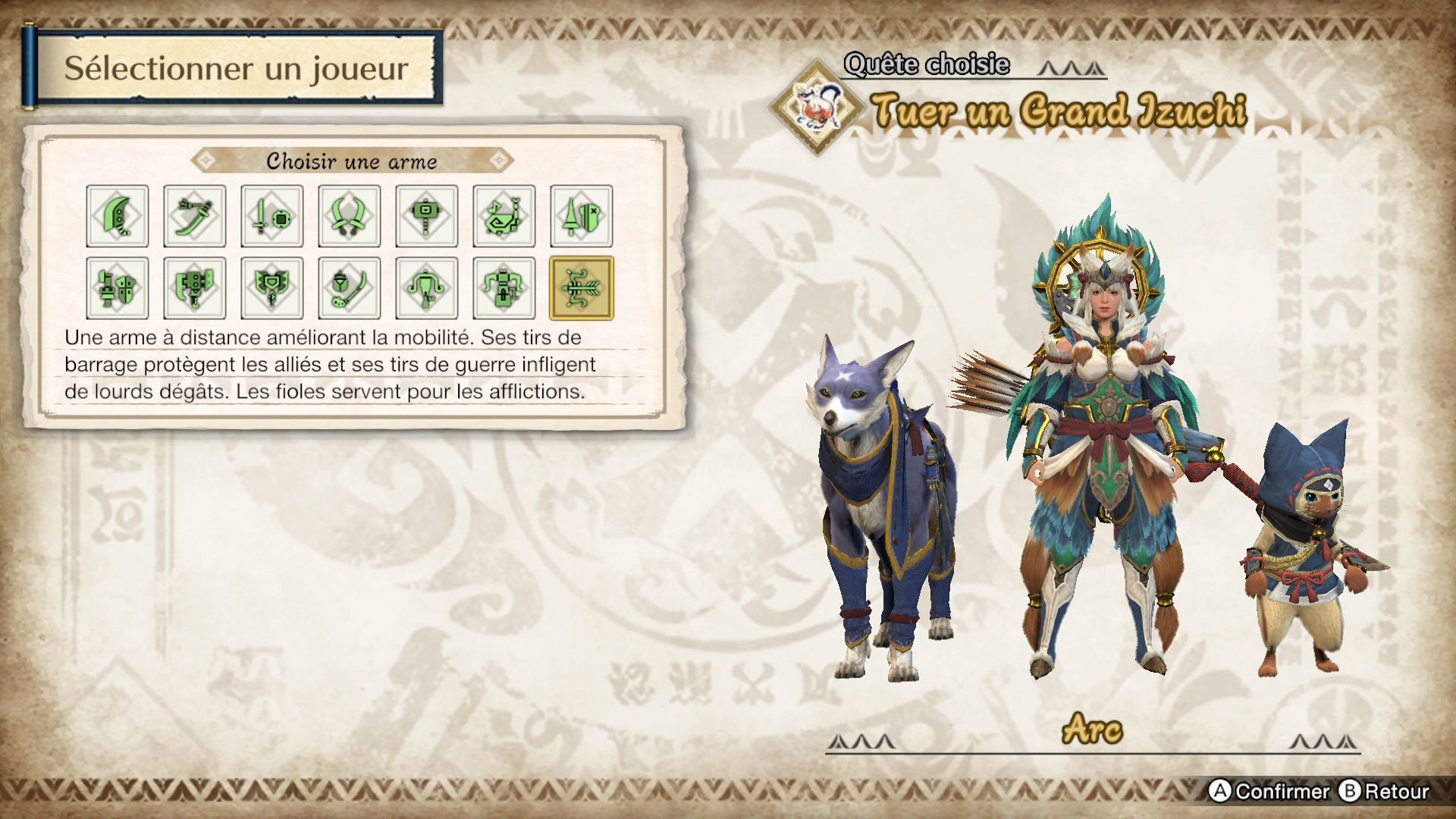Pick the Dual Blades weapon icon
Image resolution: width=1456 pixels, height=819 pixels.
point(350,217)
